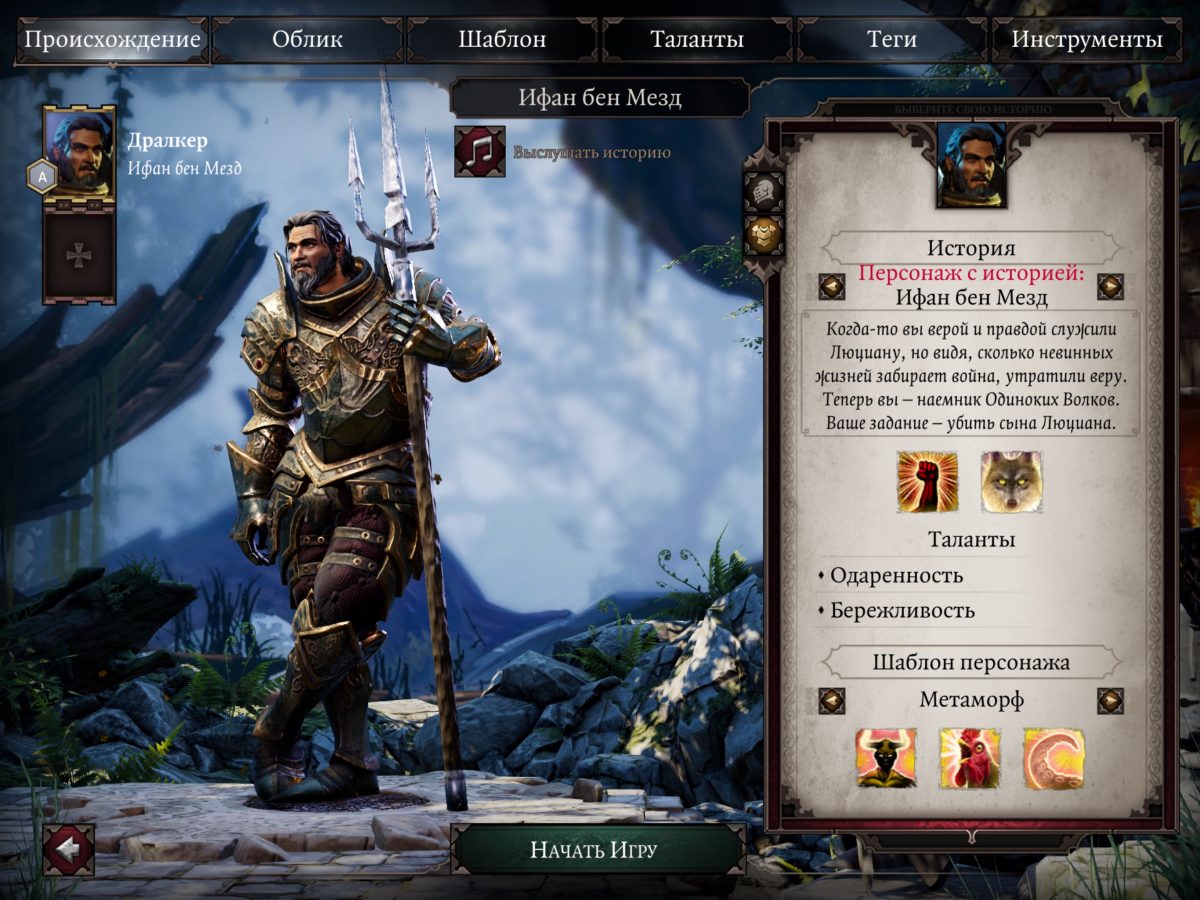This screenshot has height=900, width=1200.
Task: Select the previous character template arrow
Action: pos(832,700)
